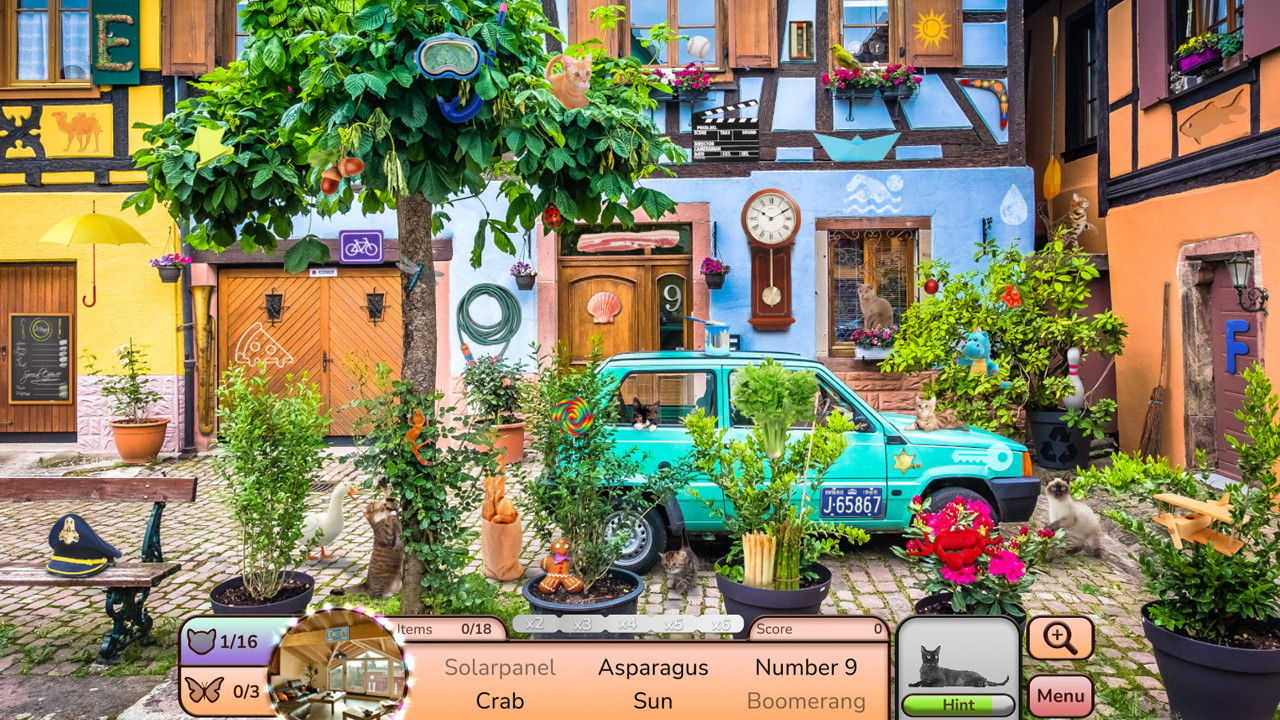The height and width of the screenshot is (720, 1280).
Task: Select the word Asparagus in the list
Action: [654, 667]
